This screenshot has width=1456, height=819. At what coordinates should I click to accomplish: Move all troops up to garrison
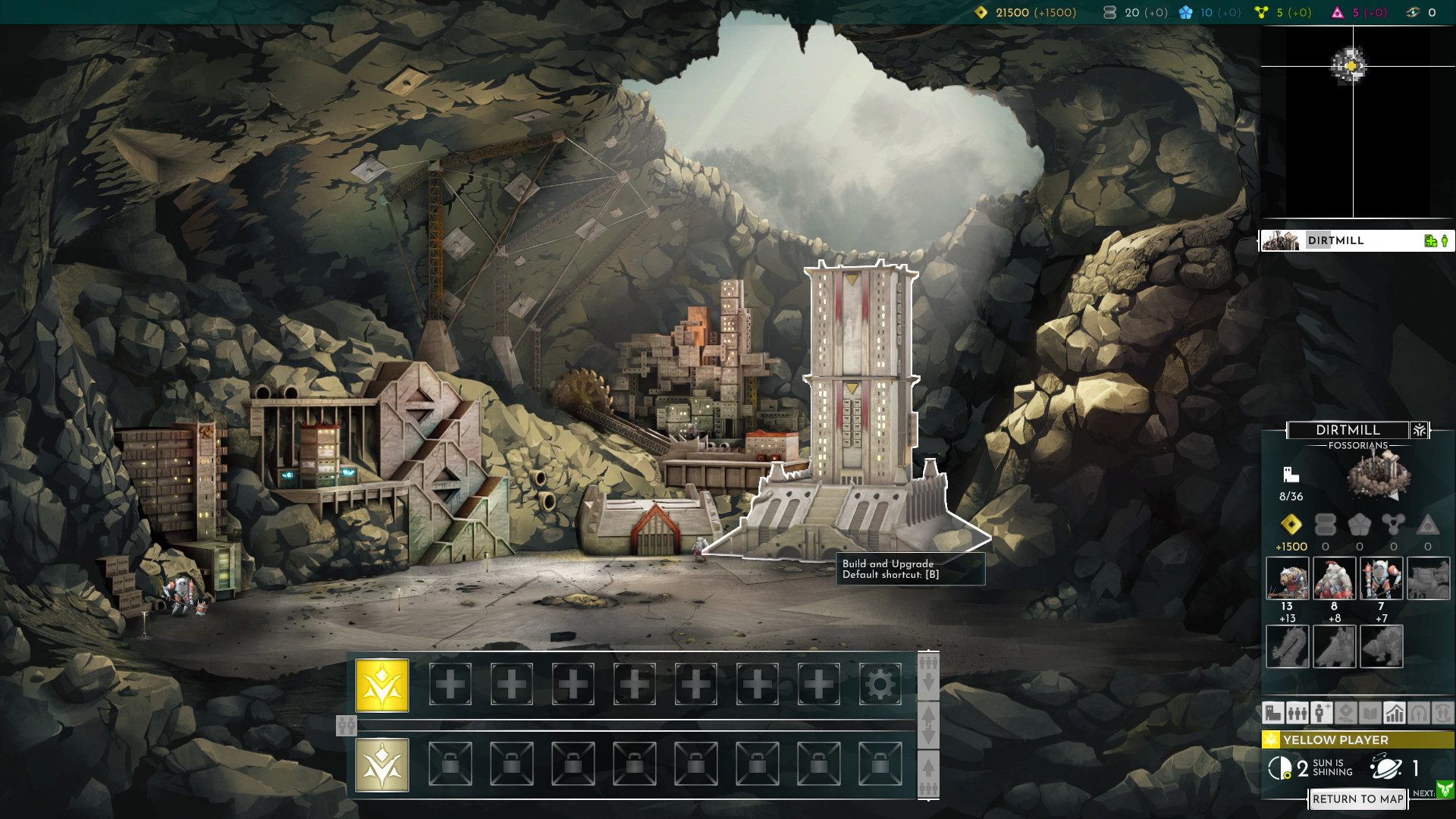pyautogui.click(x=928, y=775)
